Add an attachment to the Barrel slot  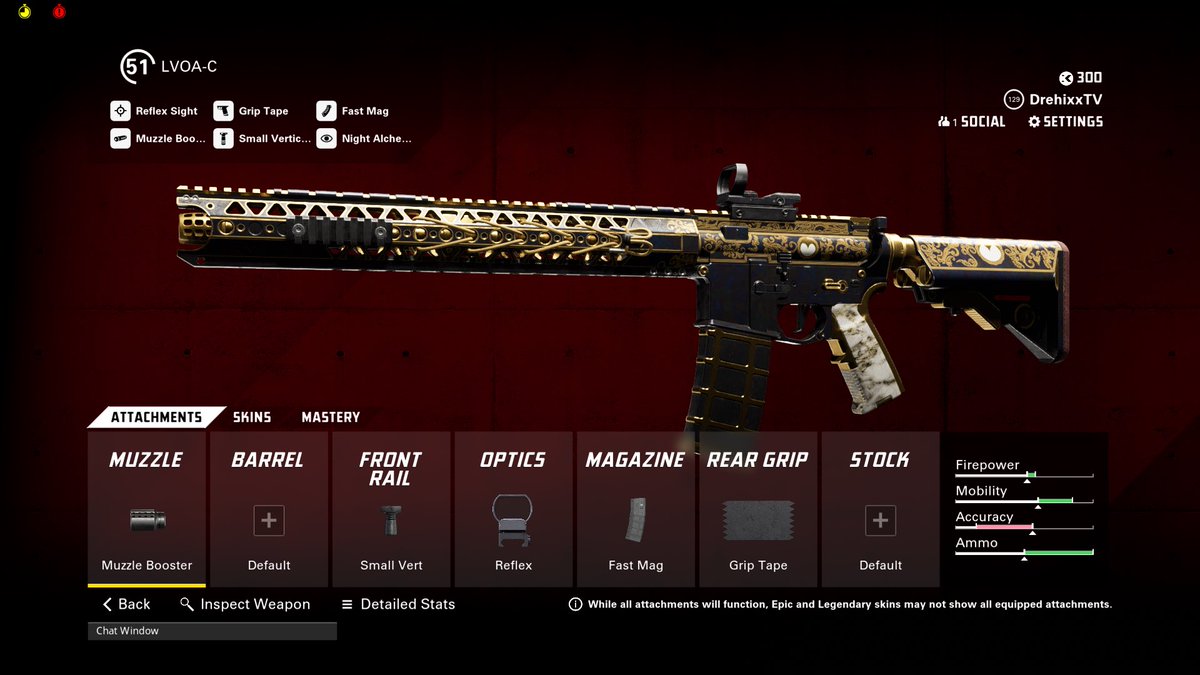pyautogui.click(x=269, y=509)
